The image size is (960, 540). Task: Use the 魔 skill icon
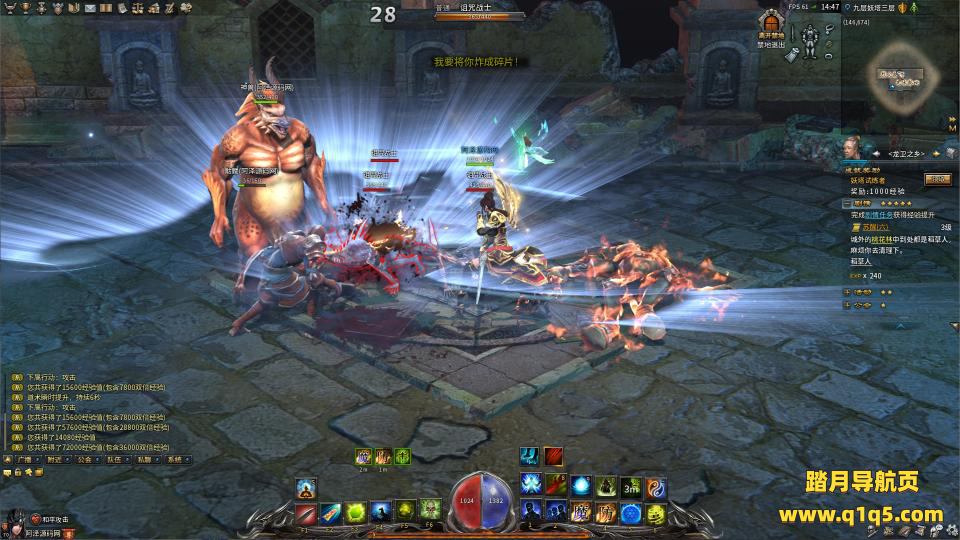point(580,513)
